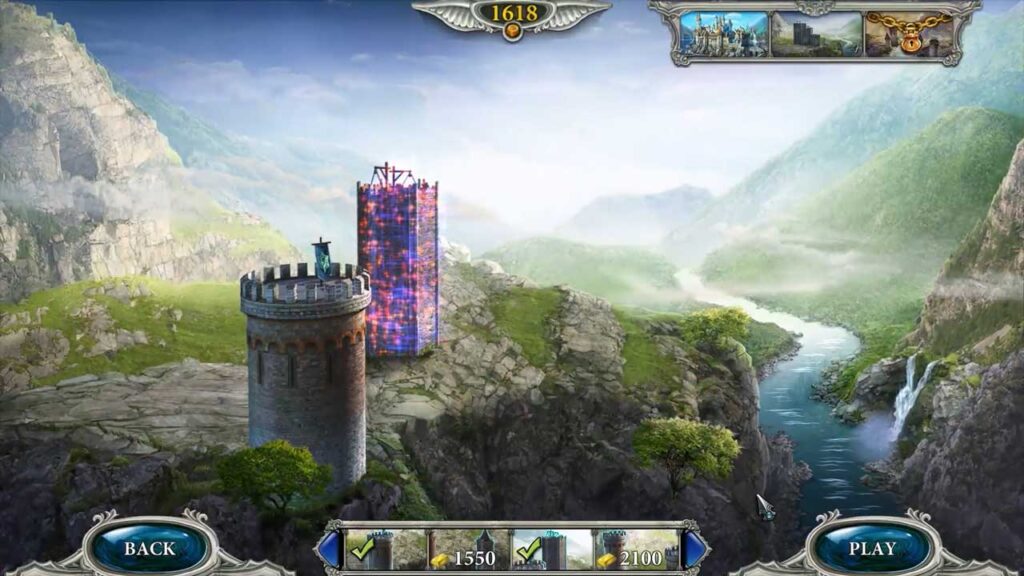This screenshot has height=576, width=1024.
Task: Purchase the tower costing 2100 gold
Action: [637, 550]
